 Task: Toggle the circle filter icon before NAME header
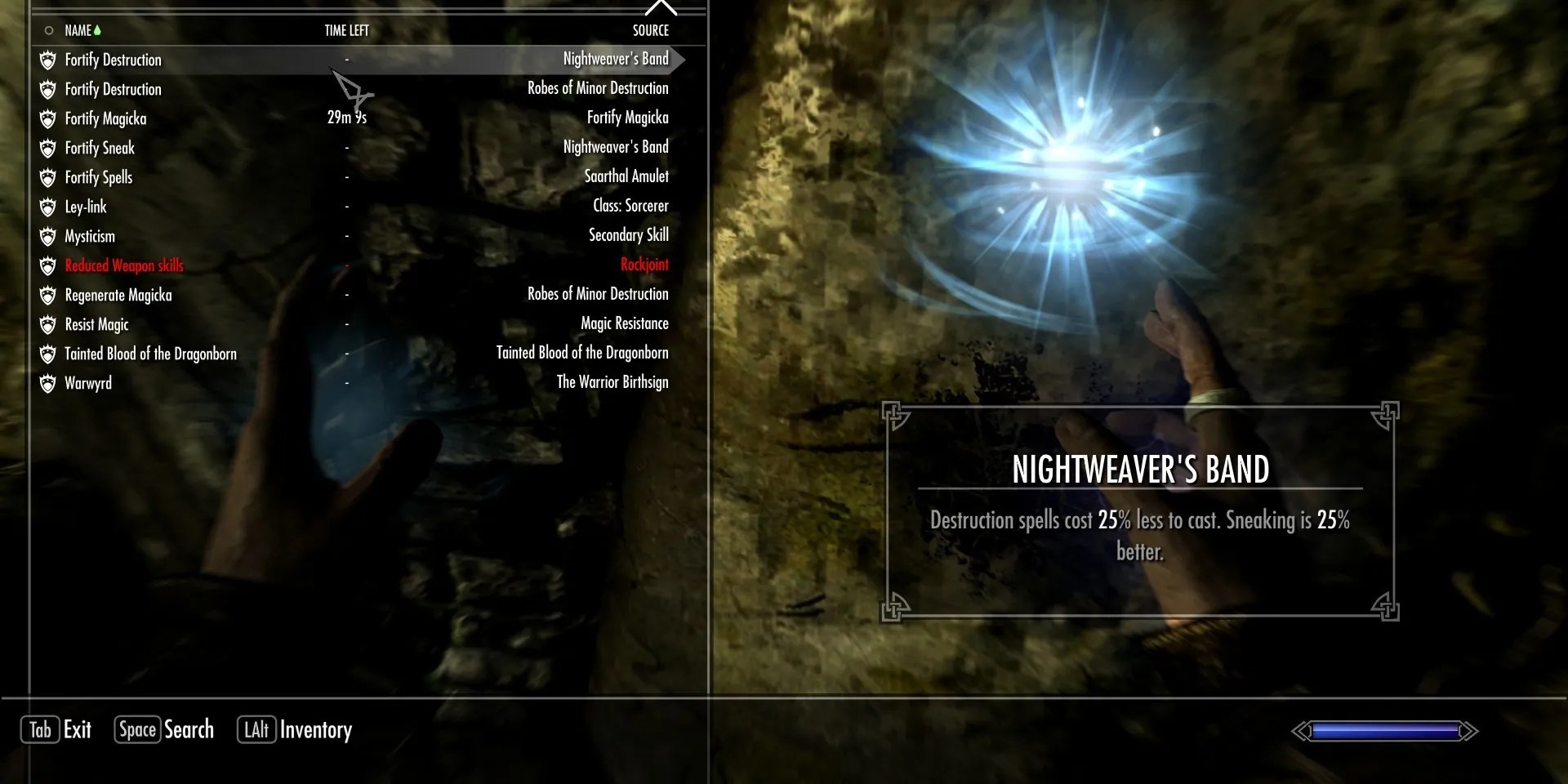tap(47, 29)
